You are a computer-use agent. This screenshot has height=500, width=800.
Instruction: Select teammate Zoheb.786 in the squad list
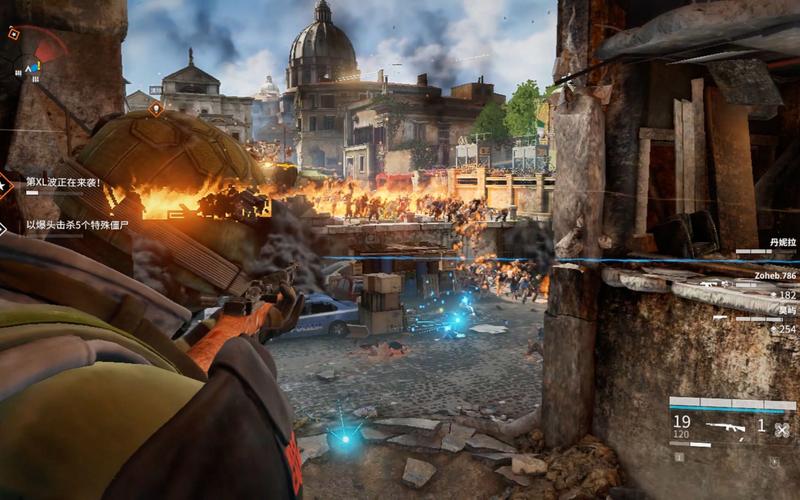775,275
